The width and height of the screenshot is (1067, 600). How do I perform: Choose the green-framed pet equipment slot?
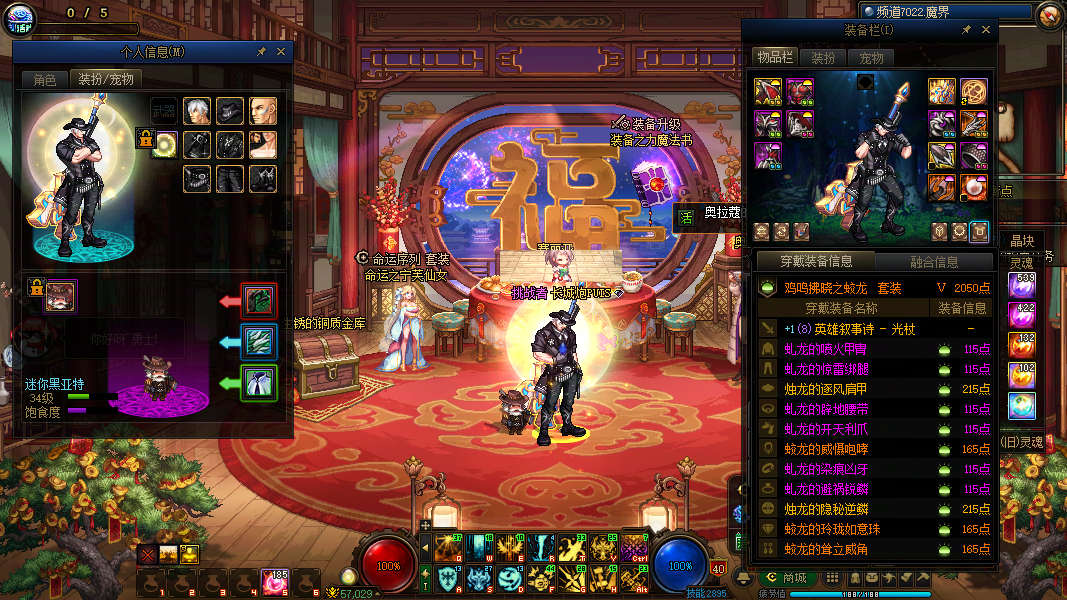tap(259, 382)
